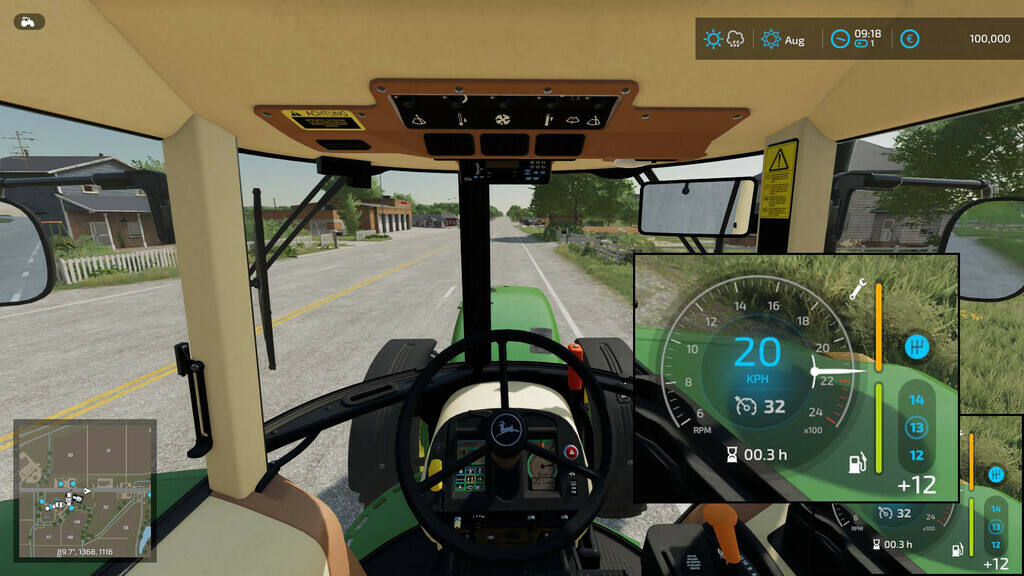Open the euro money icon
1024x576 pixels.
(x=909, y=39)
